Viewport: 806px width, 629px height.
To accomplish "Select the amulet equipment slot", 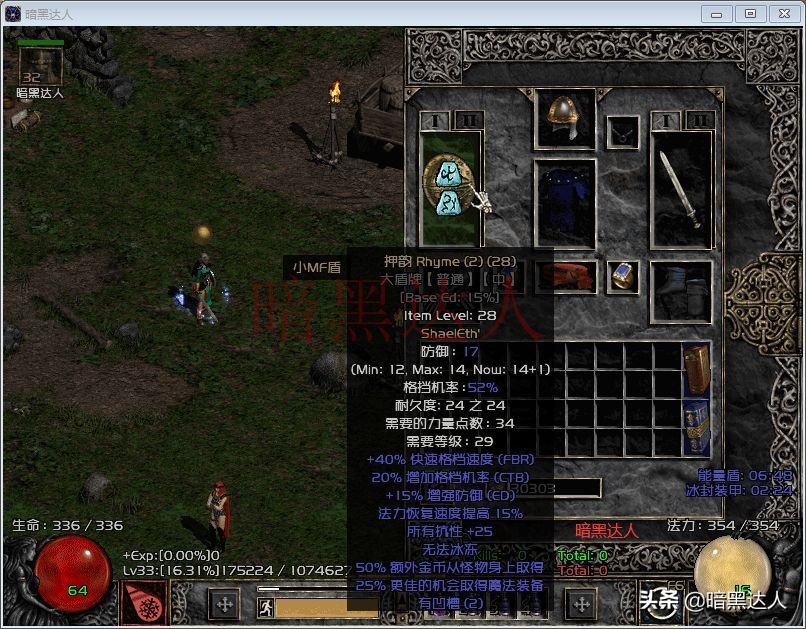I will (624, 131).
